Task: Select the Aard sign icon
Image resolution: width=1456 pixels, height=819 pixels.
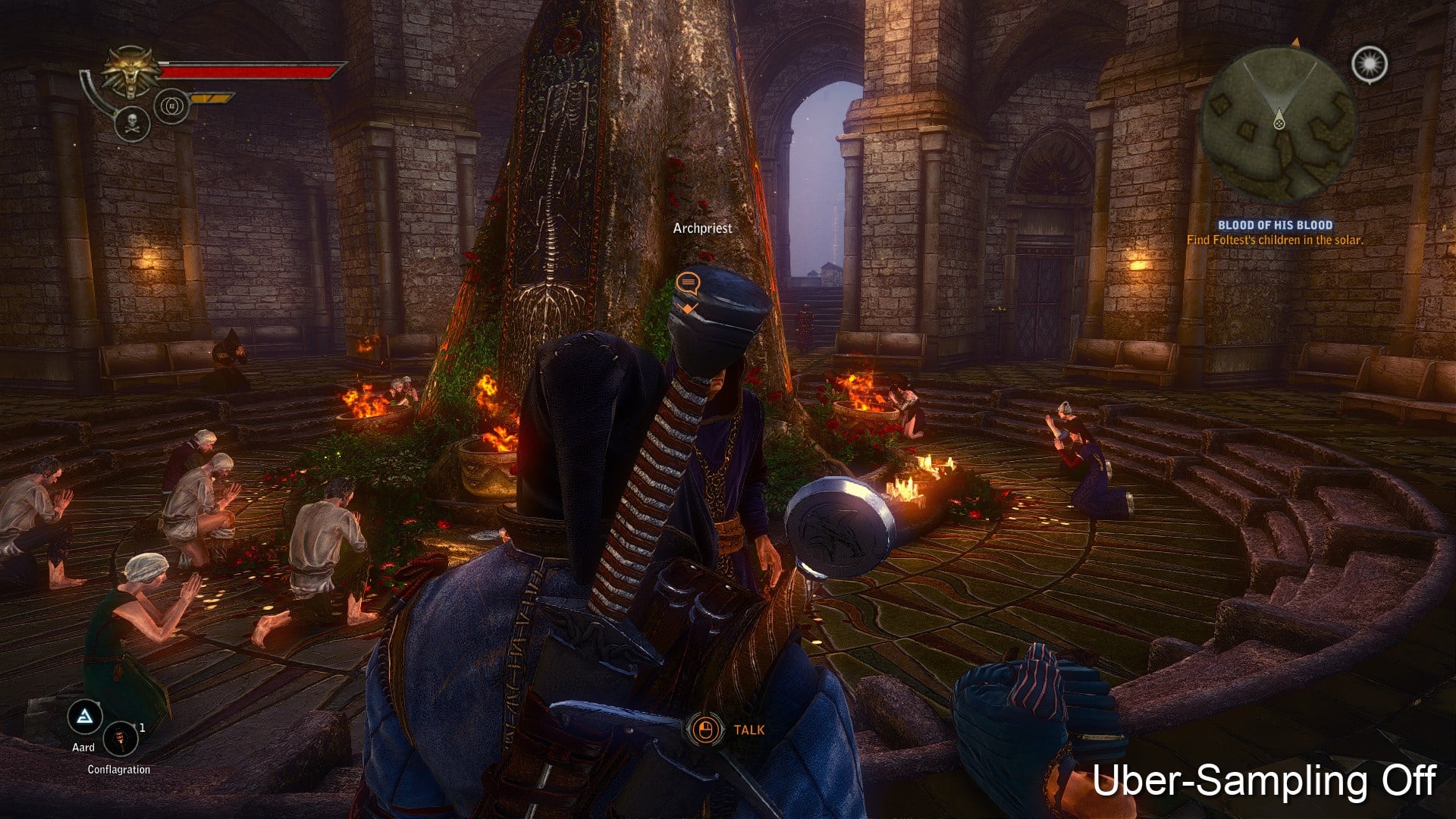Action: coord(85,716)
